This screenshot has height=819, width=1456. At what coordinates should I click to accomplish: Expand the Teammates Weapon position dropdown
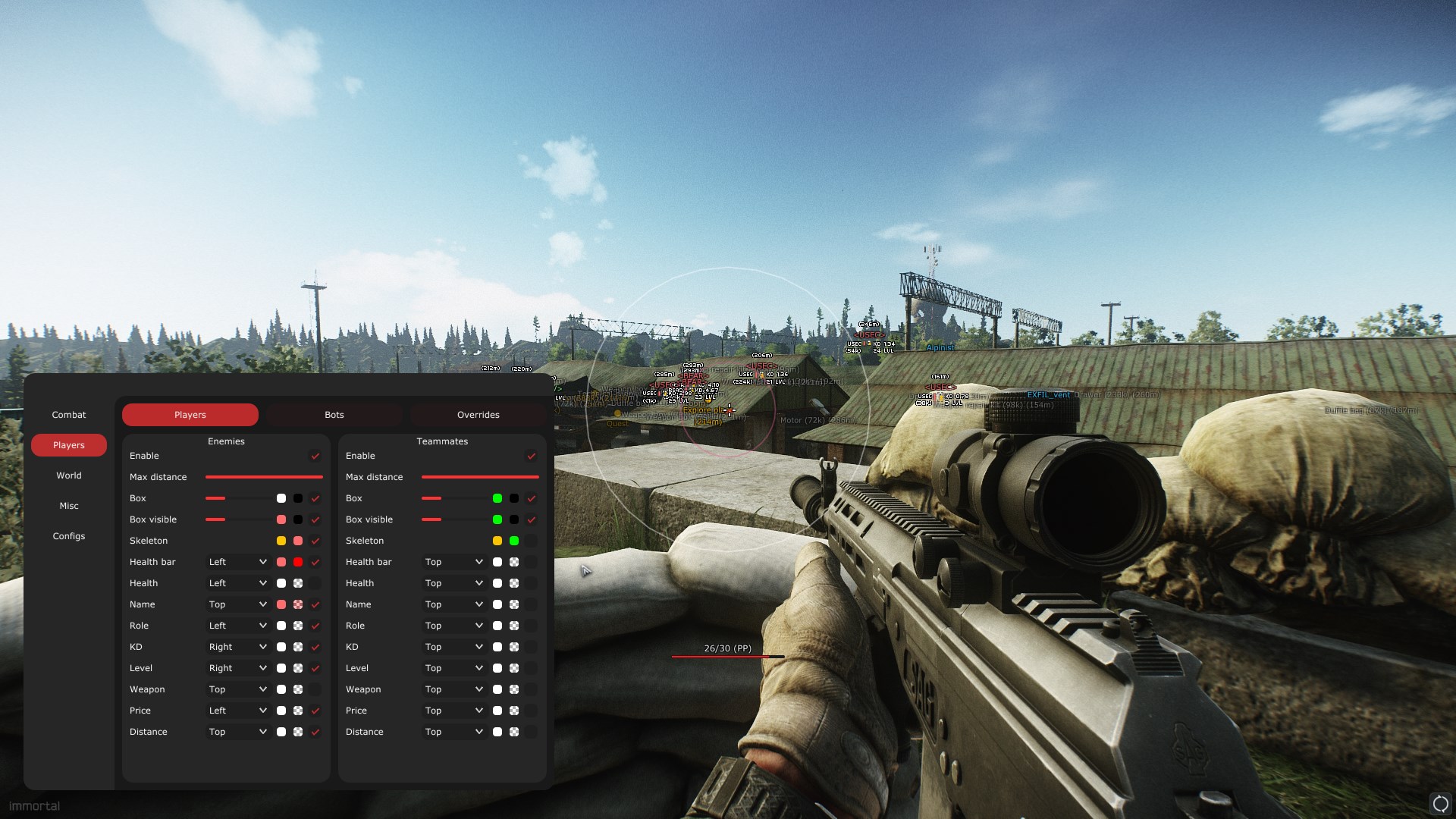point(453,689)
